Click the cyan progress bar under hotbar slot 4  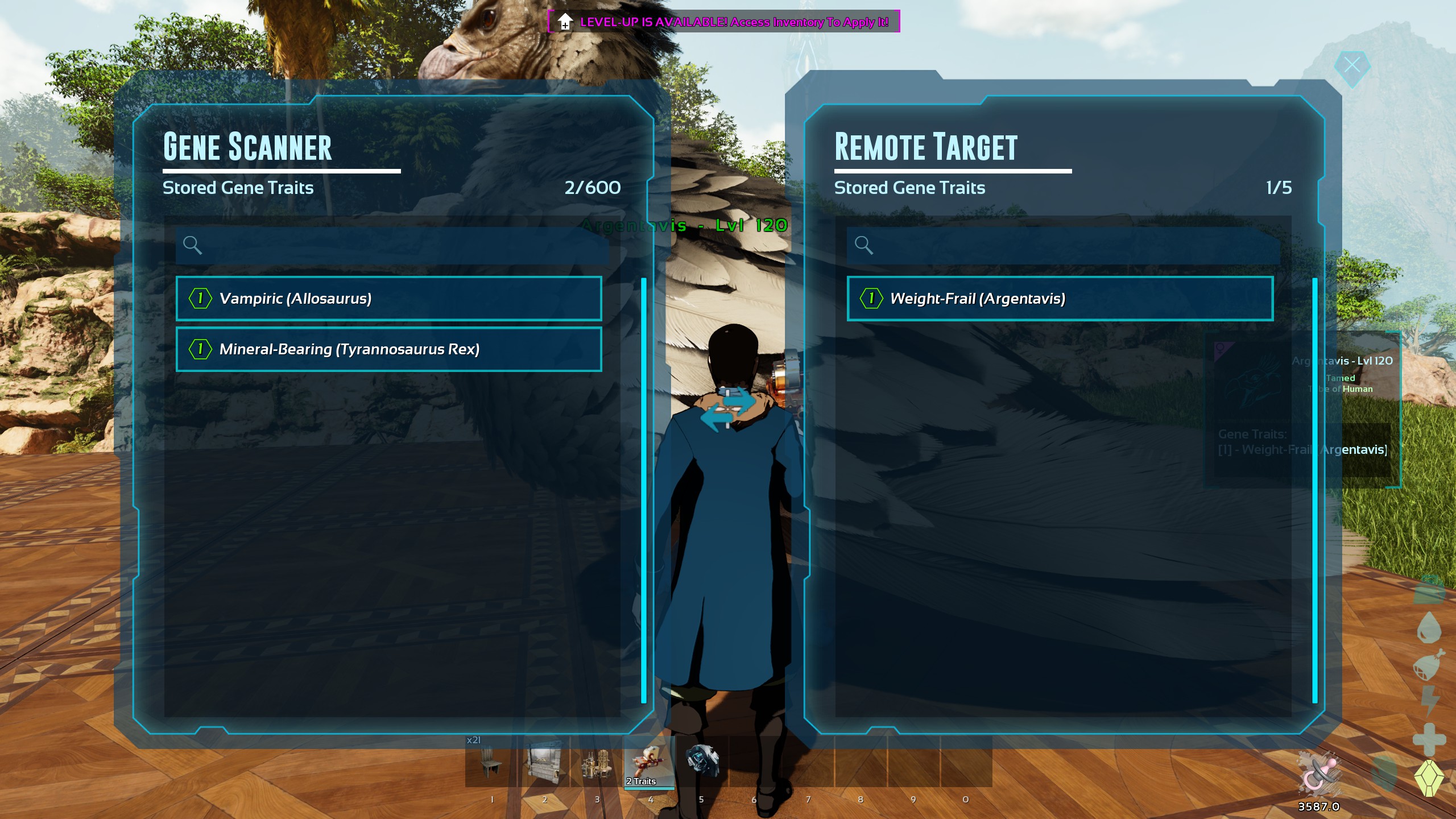pyautogui.click(x=649, y=788)
